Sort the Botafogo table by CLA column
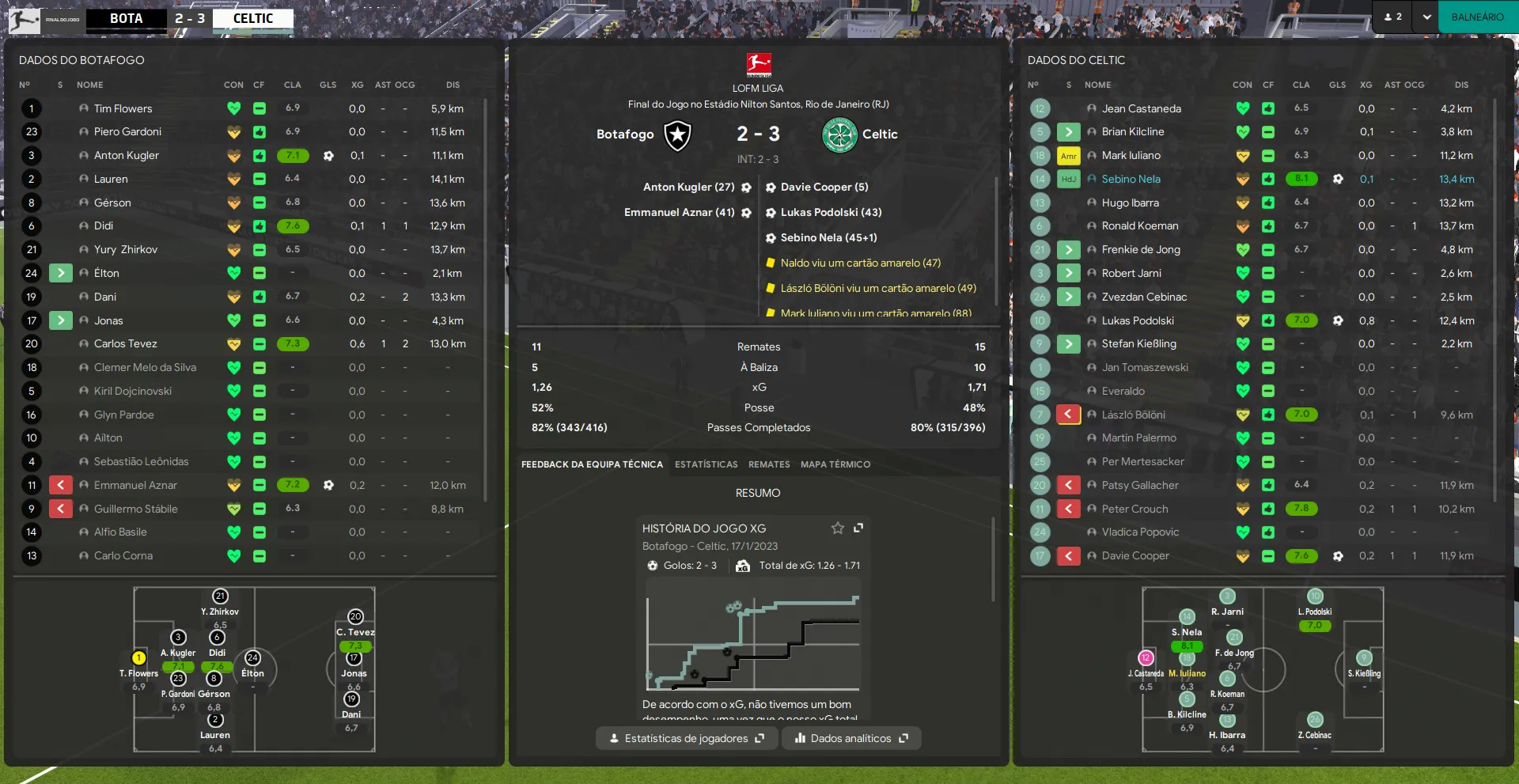1519x784 pixels. (x=292, y=85)
